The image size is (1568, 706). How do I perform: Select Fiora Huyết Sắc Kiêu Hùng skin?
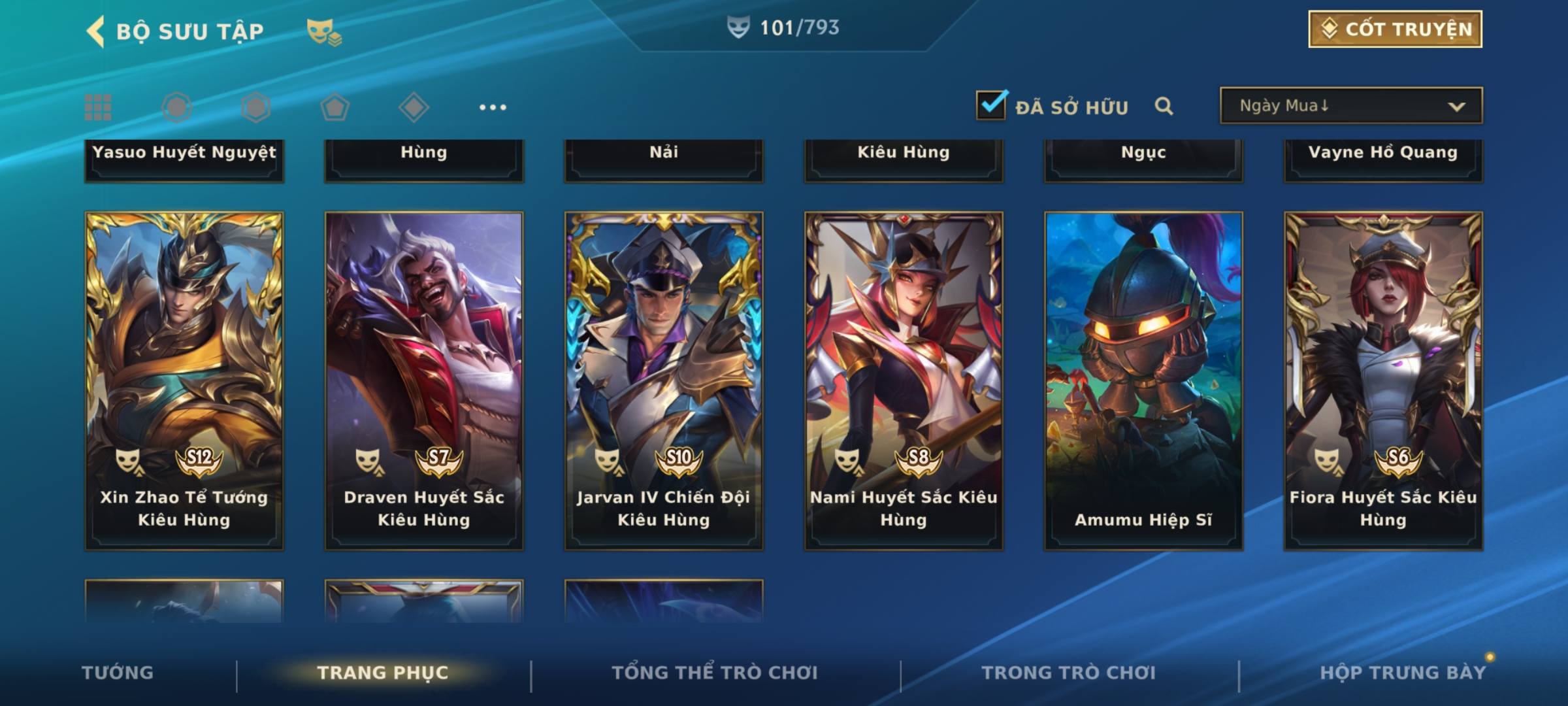click(1383, 379)
